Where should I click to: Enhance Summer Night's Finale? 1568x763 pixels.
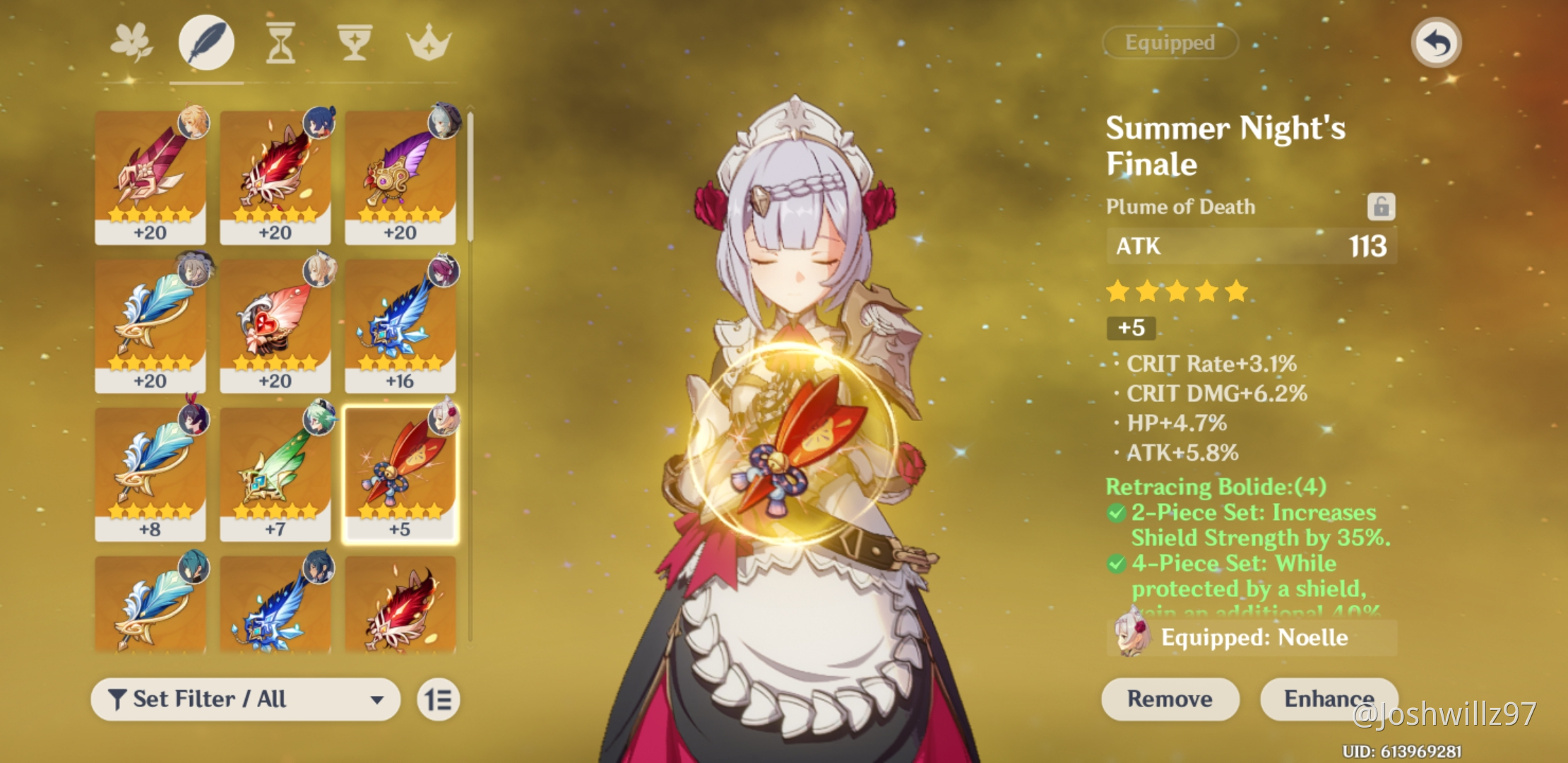click(1328, 699)
